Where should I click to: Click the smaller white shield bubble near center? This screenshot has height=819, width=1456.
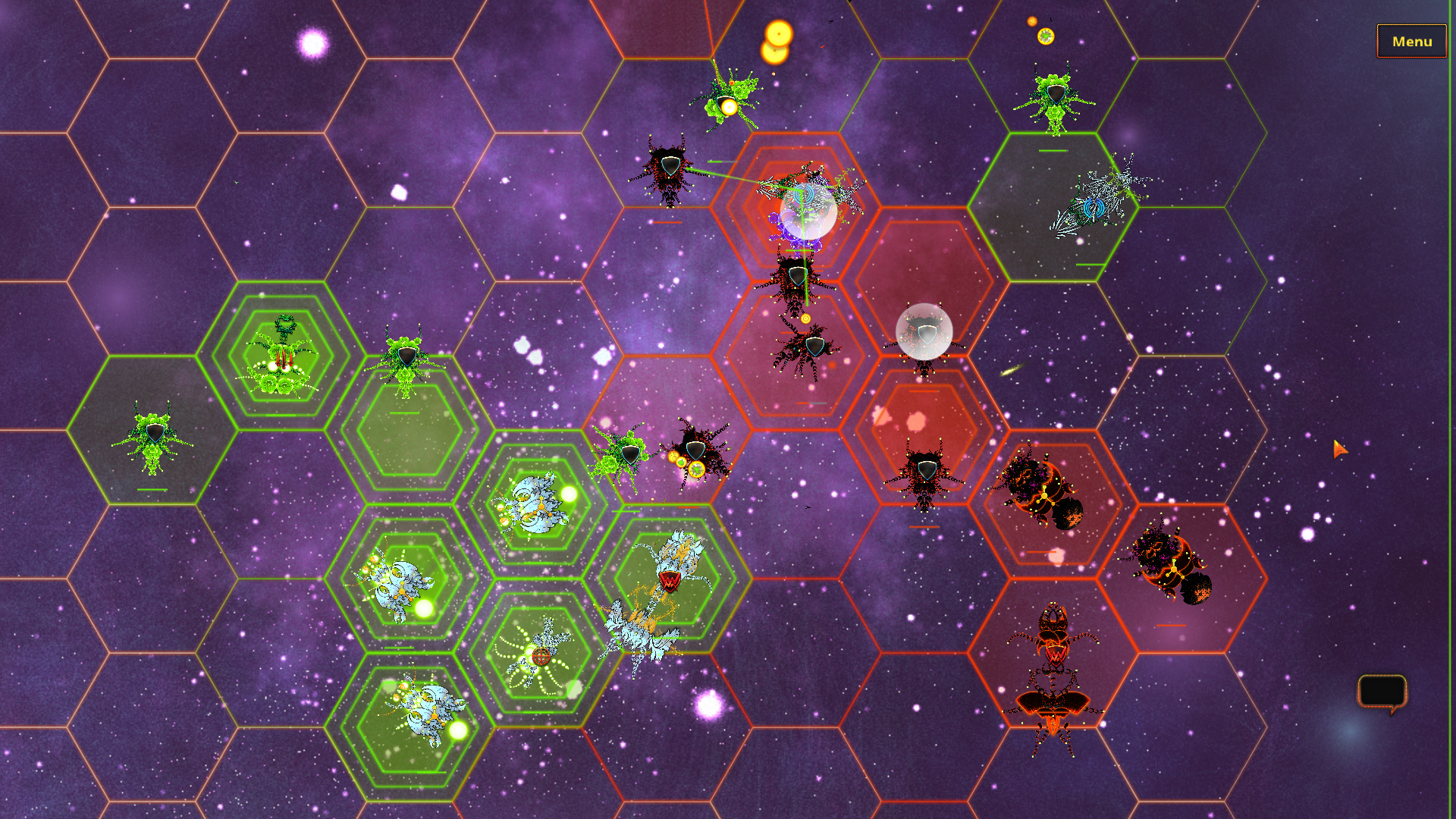tap(924, 334)
